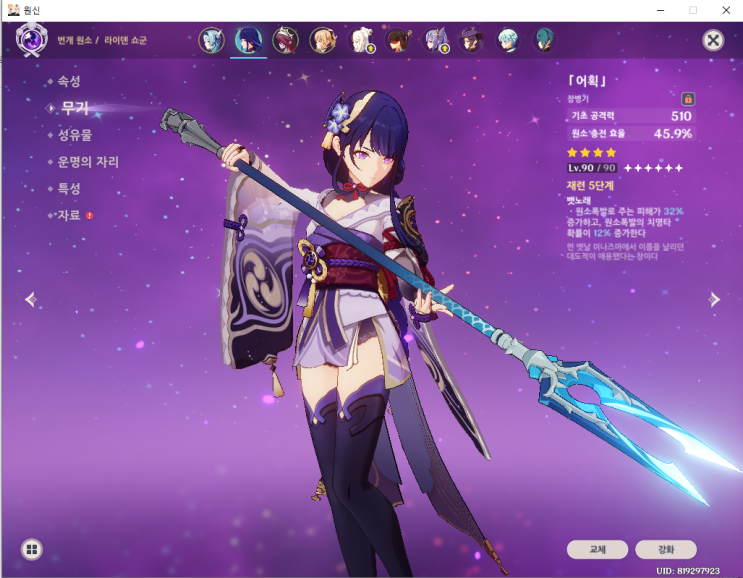Open the 속성 attributes menu
Image resolution: width=743 pixels, height=578 pixels.
point(69,81)
